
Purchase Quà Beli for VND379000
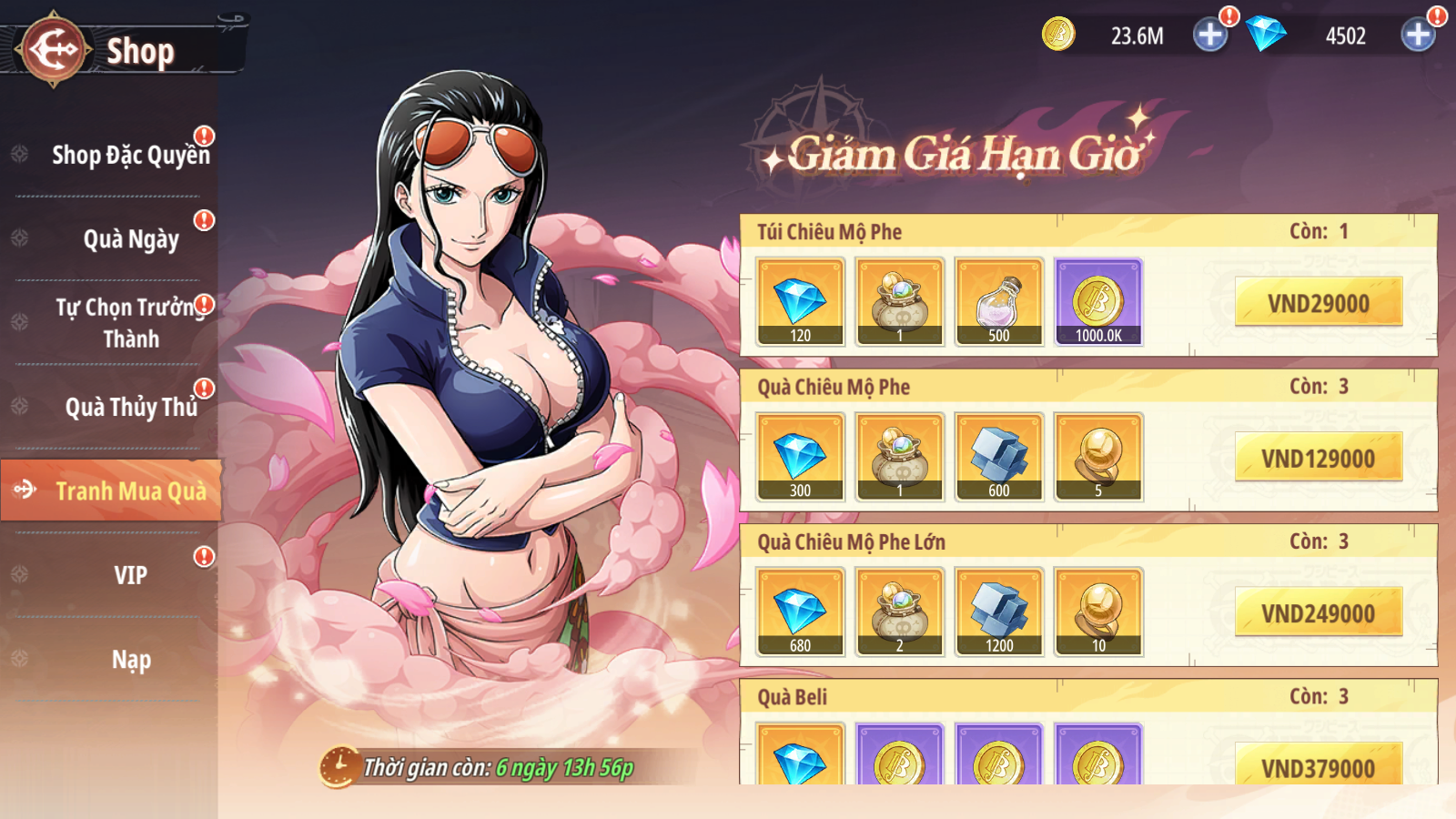tap(1318, 766)
